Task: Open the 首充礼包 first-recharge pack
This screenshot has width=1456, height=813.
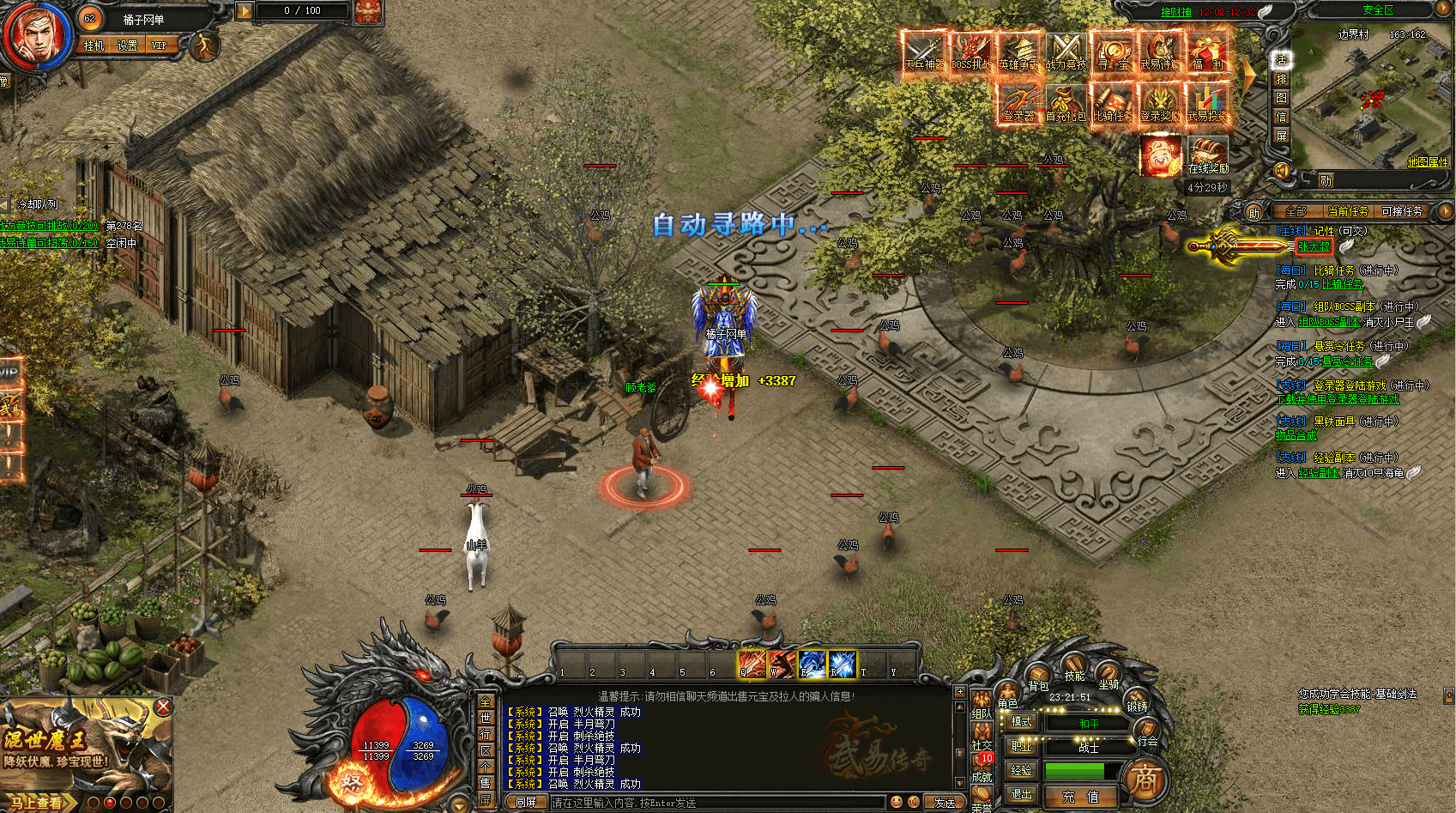Action: [x=1066, y=103]
